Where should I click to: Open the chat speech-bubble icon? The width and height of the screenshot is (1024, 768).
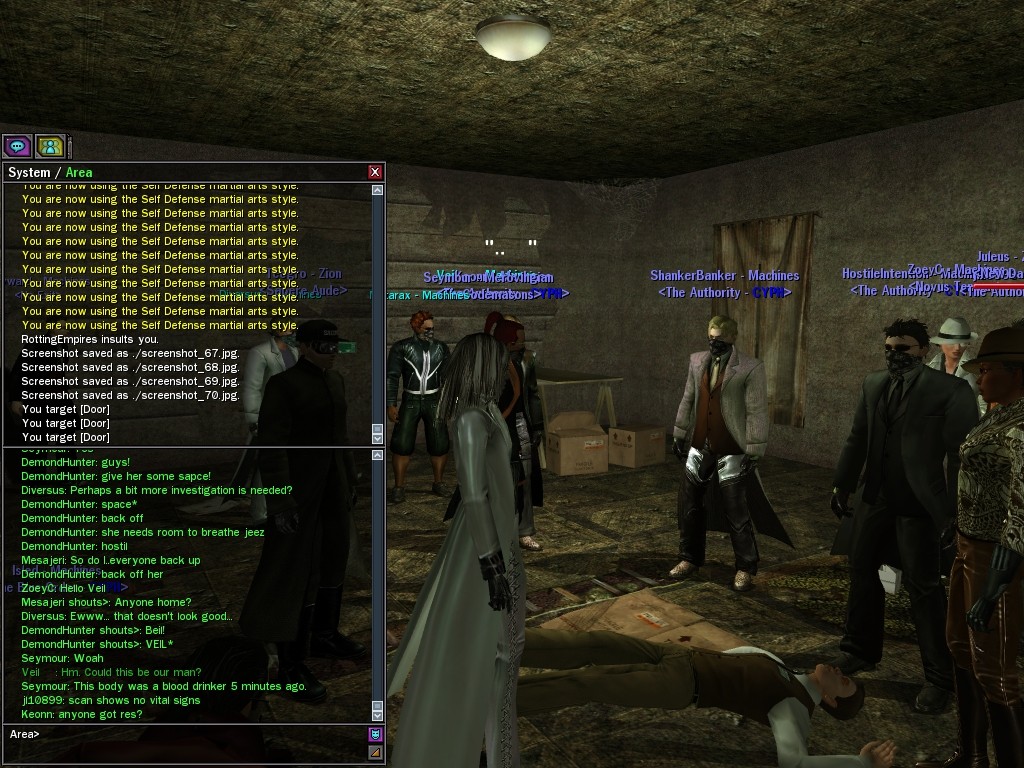coord(17,146)
